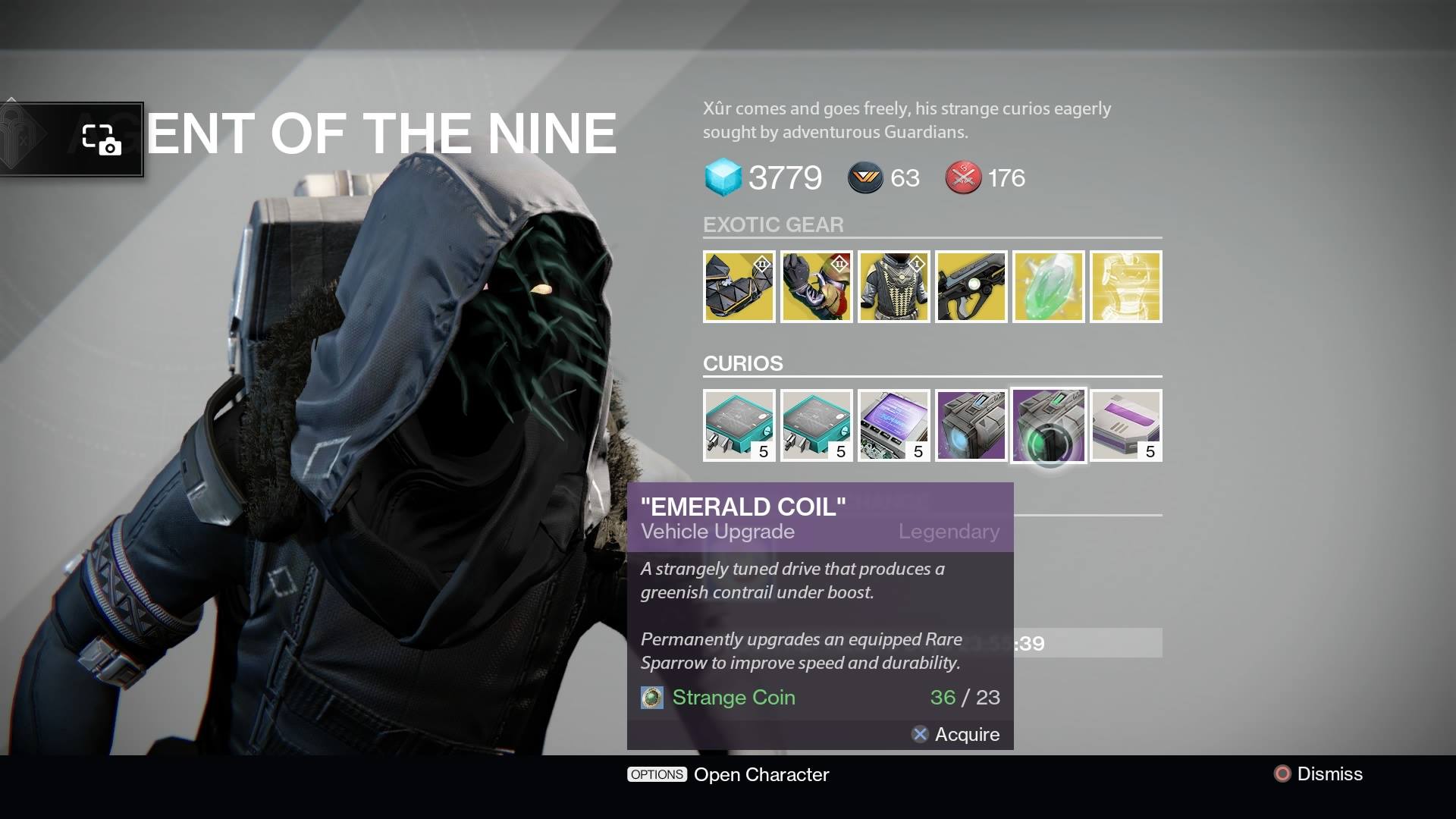The height and width of the screenshot is (819, 1456).
Task: Select the glowing yellow armor item on far right
Action: tap(1125, 287)
